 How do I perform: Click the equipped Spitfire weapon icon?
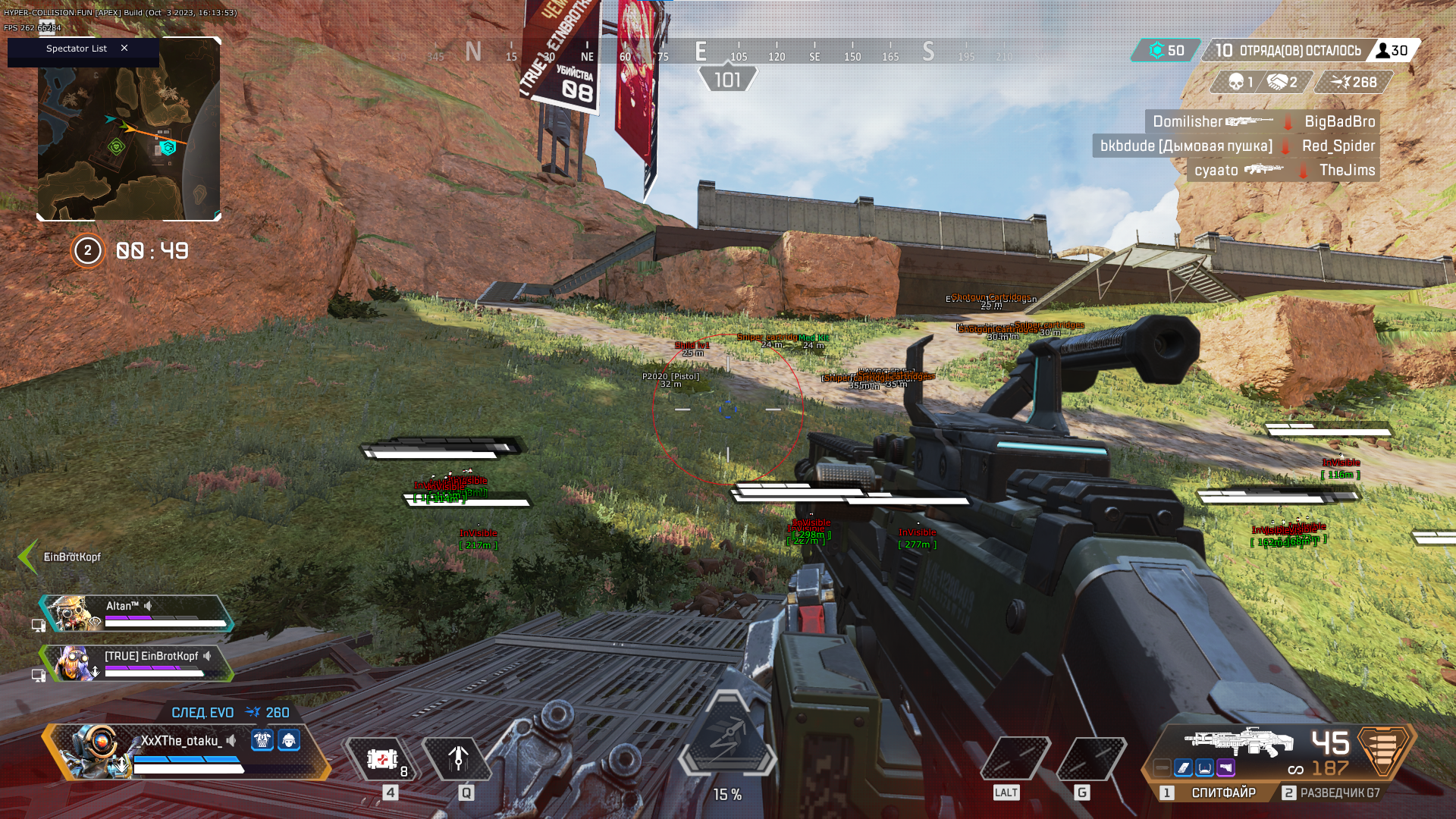coord(1239,742)
